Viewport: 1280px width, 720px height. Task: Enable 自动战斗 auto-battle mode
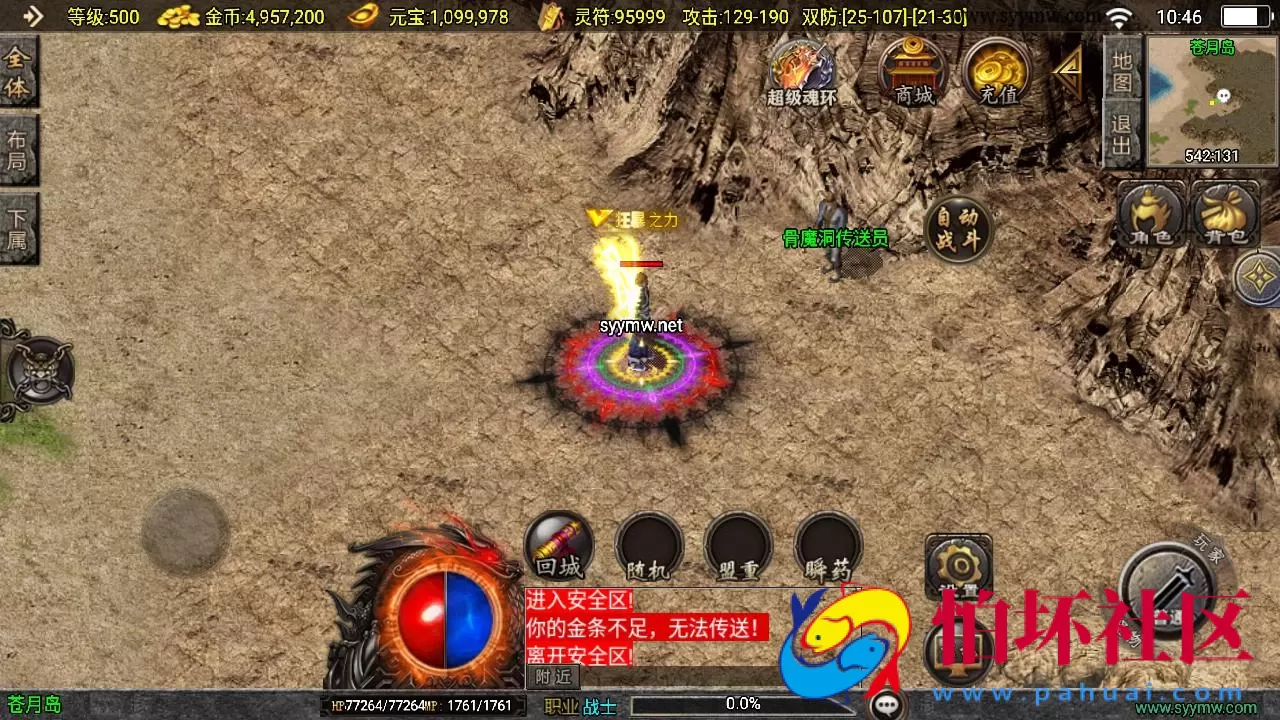[x=958, y=230]
